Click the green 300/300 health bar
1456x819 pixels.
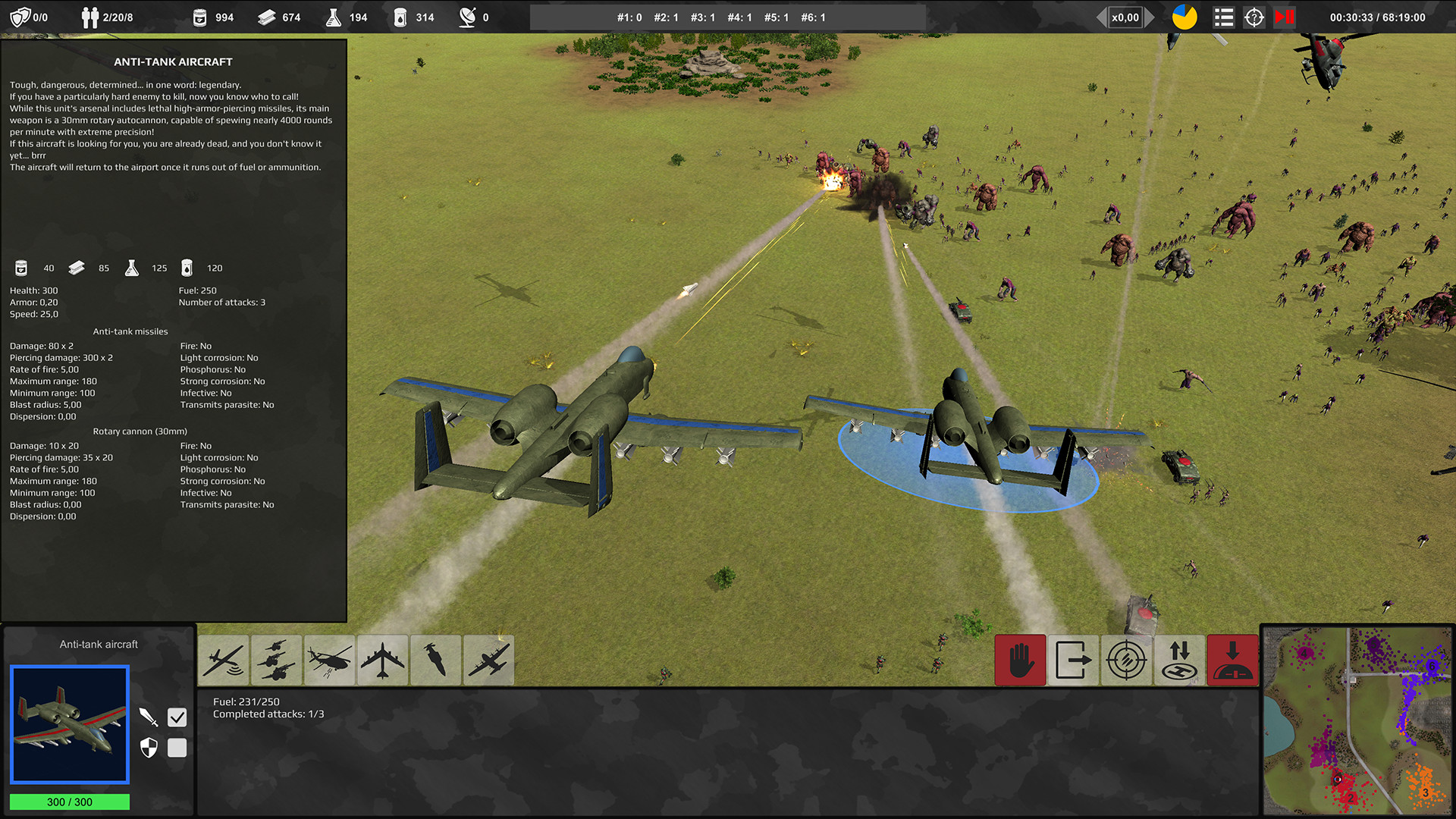69,802
